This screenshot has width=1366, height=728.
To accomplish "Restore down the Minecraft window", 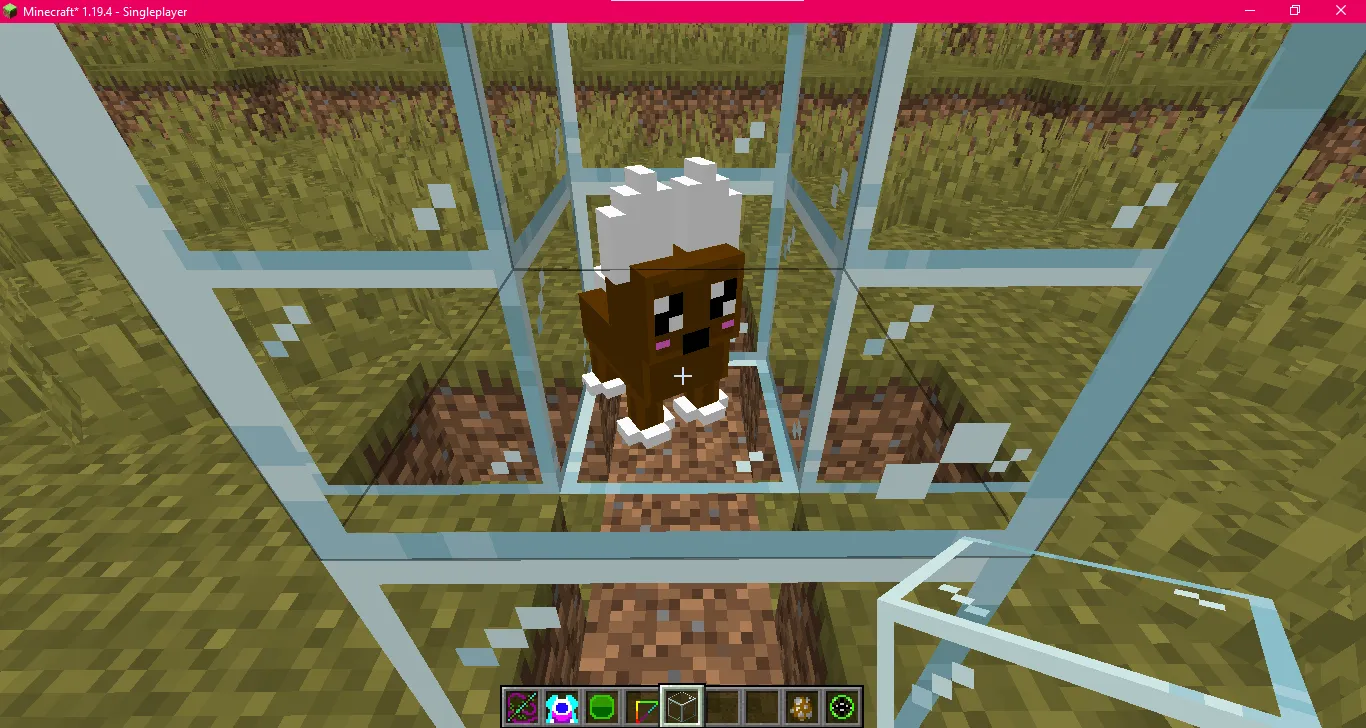I will 1295,10.
